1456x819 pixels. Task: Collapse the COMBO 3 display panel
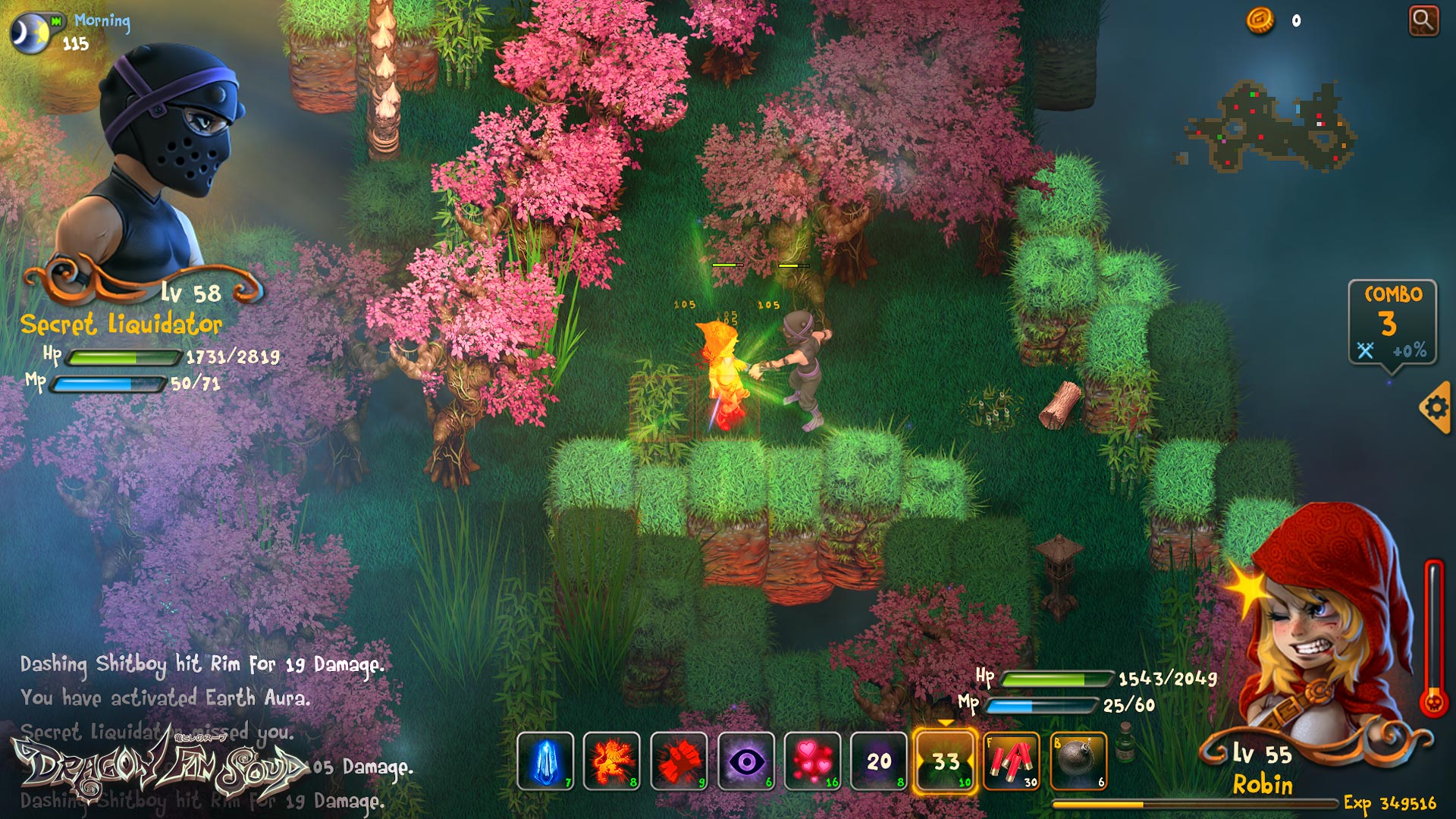click(1393, 322)
